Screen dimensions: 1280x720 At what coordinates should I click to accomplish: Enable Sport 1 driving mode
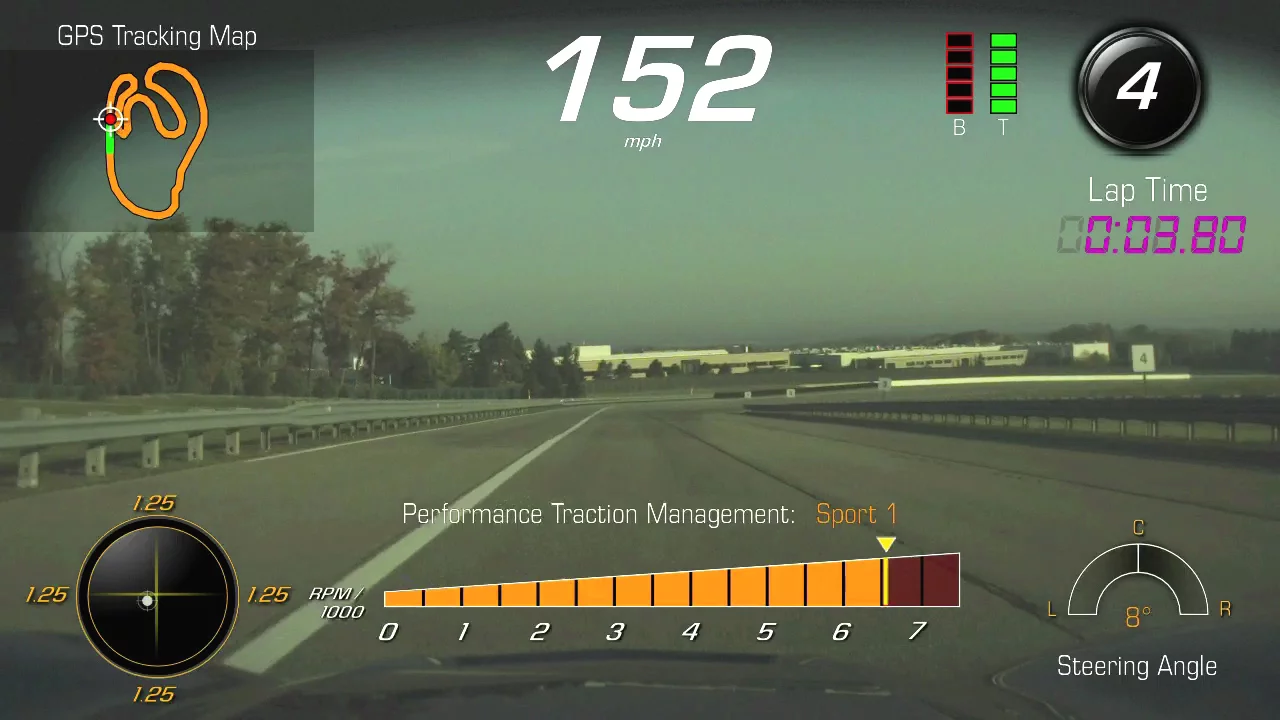(x=856, y=514)
